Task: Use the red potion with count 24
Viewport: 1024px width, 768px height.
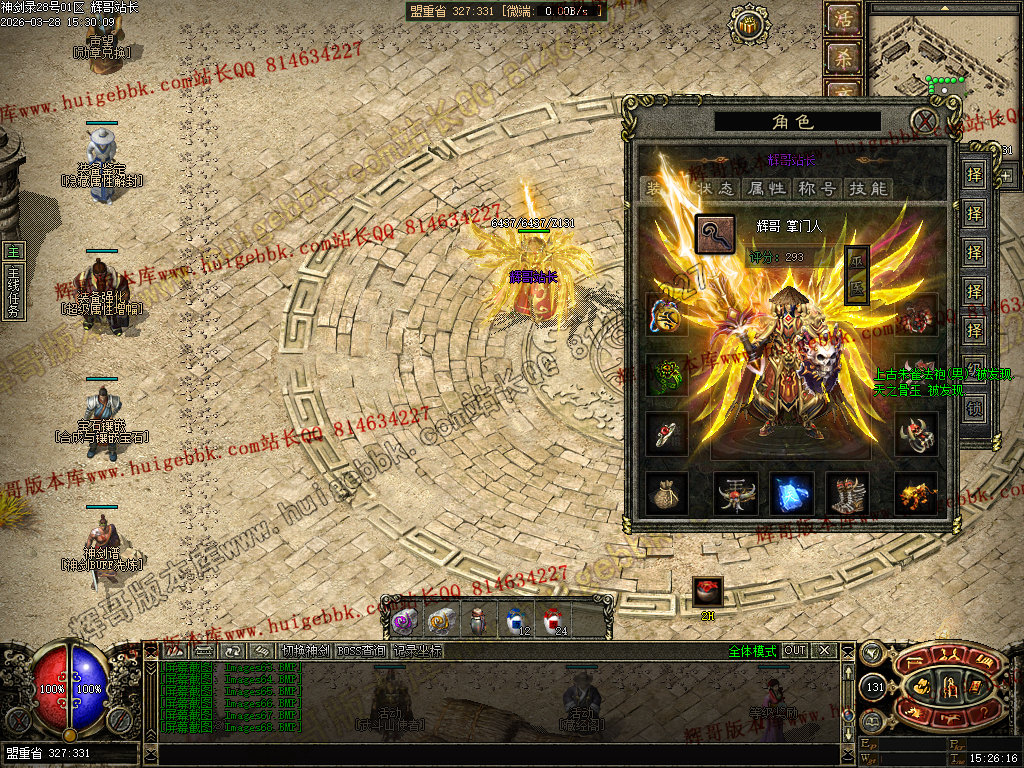Action: pos(553,620)
